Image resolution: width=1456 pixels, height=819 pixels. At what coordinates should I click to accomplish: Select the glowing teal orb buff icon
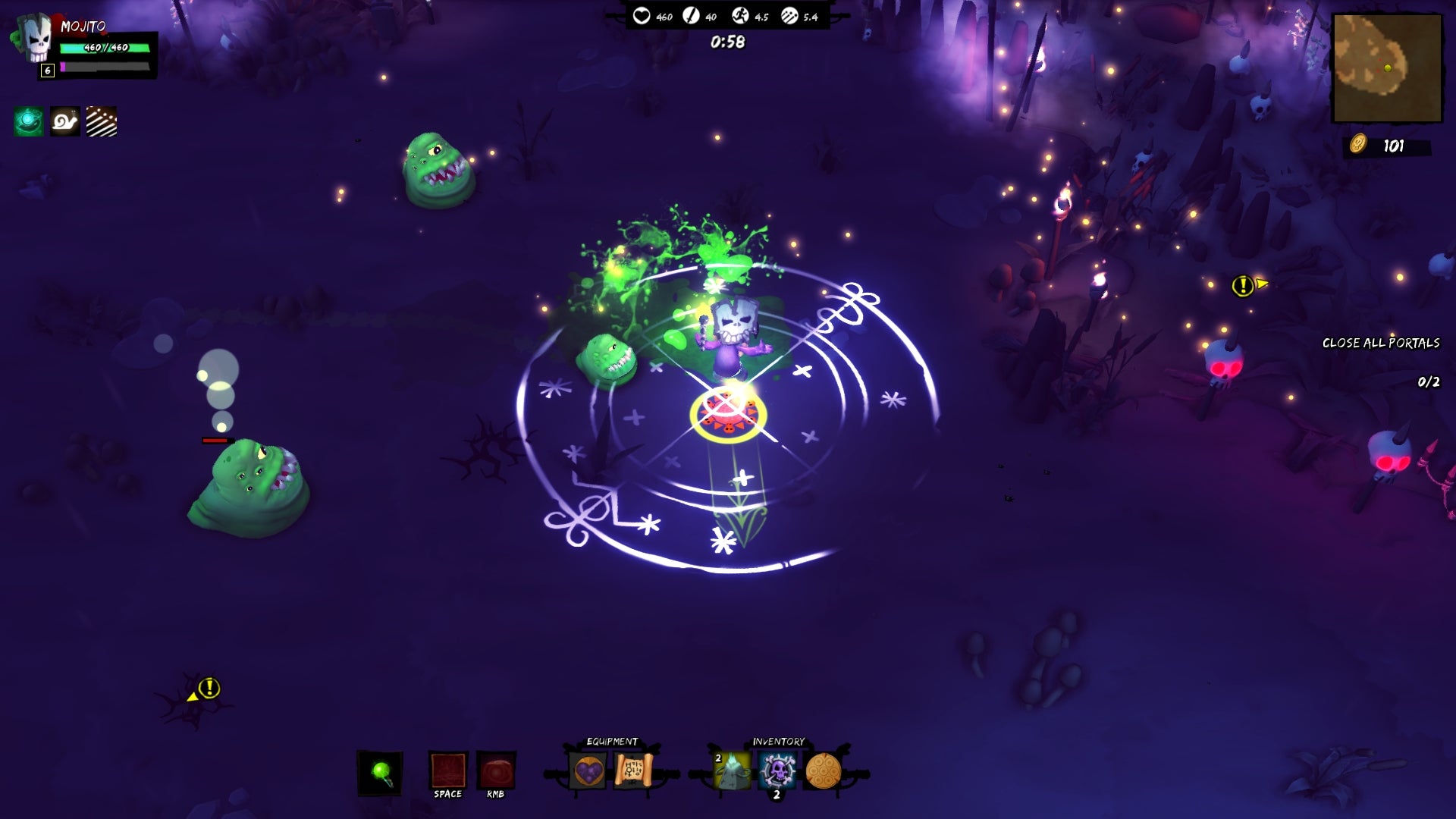(x=29, y=121)
